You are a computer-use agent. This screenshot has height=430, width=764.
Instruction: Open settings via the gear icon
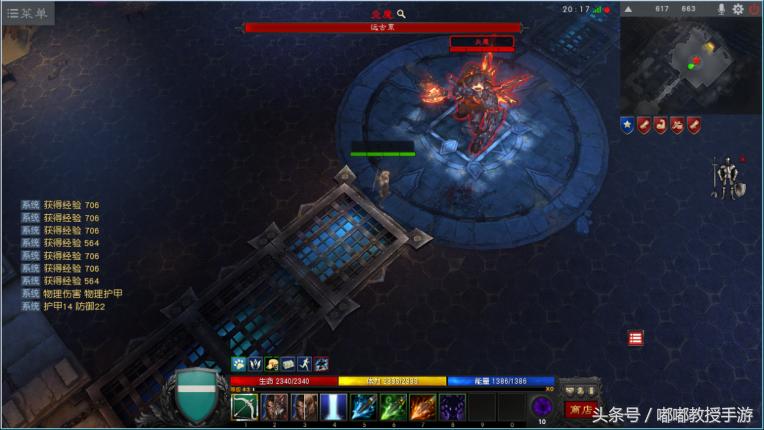tap(738, 9)
